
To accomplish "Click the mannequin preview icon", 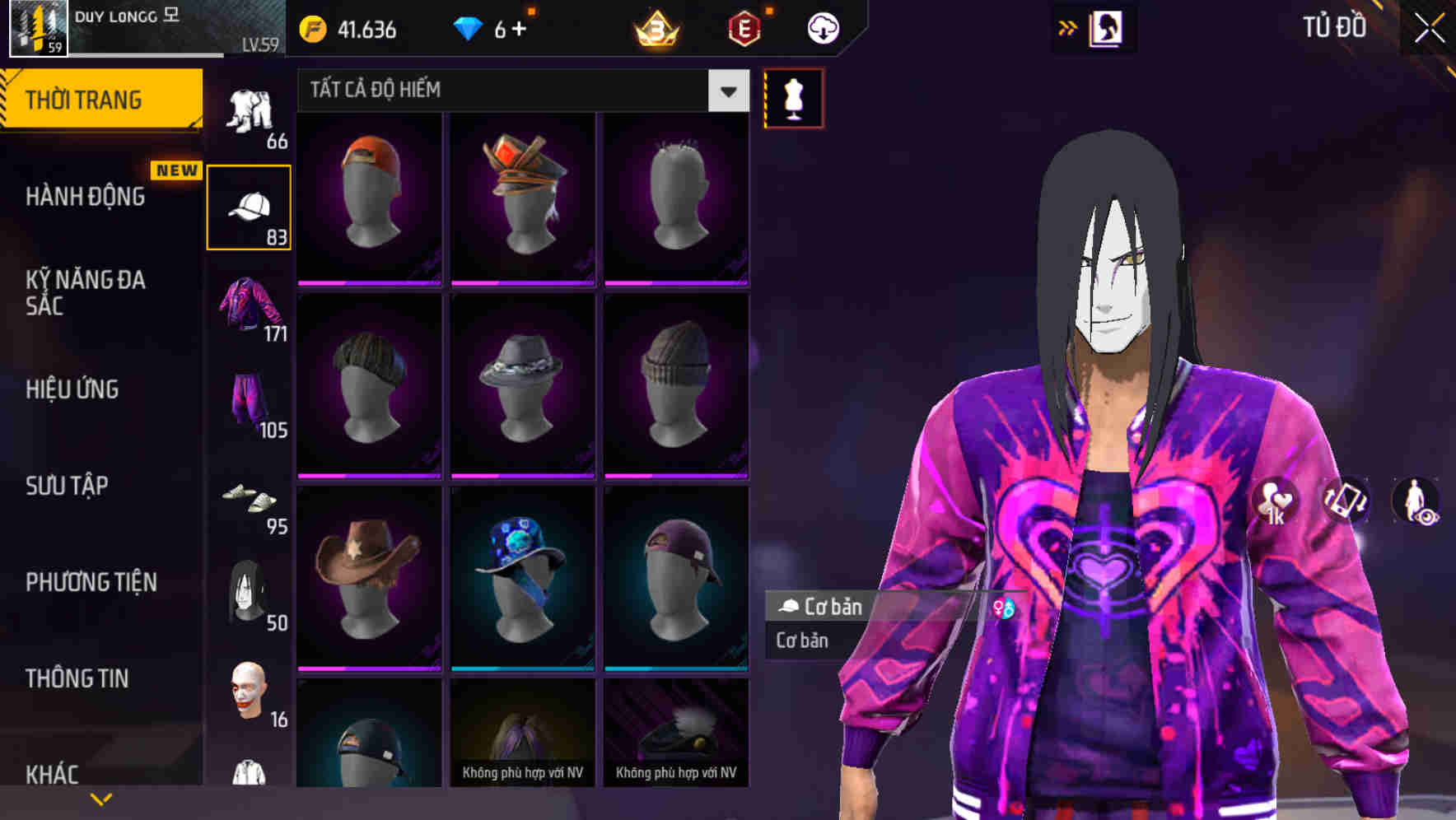I will click(x=793, y=97).
